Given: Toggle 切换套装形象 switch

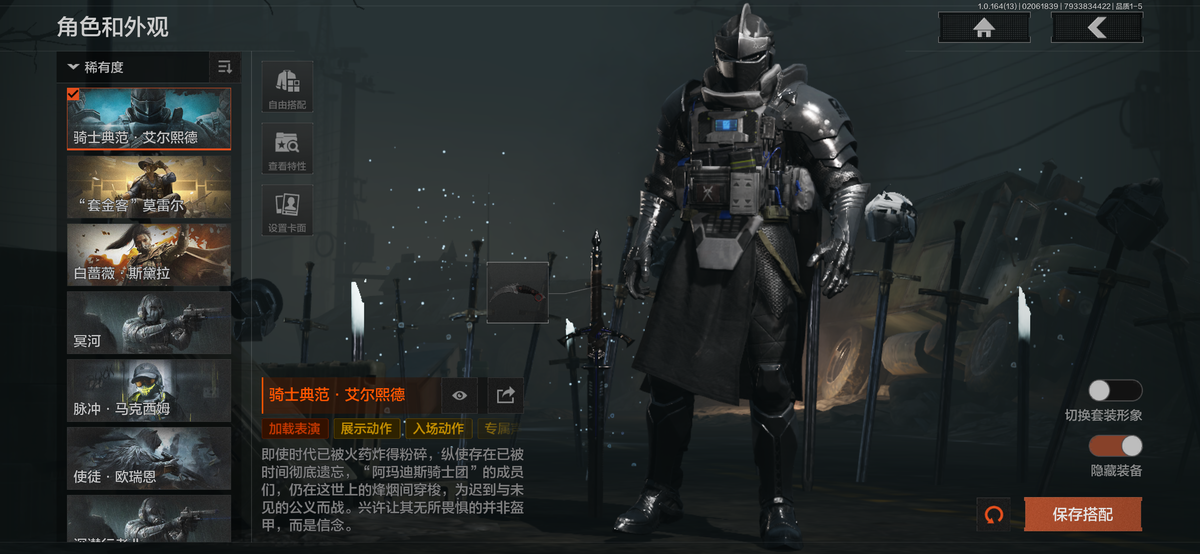Looking at the screenshot, I should click(1115, 391).
